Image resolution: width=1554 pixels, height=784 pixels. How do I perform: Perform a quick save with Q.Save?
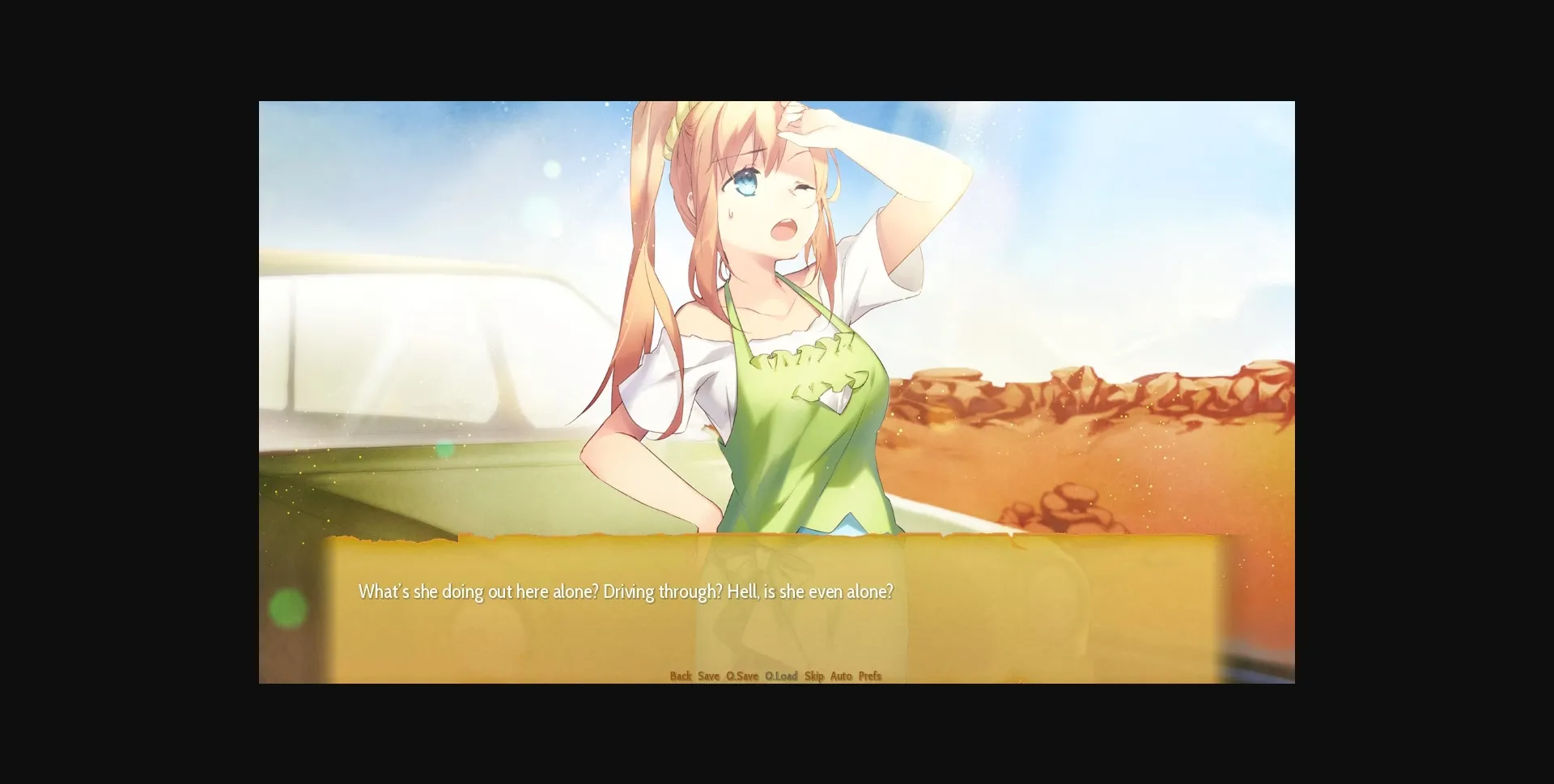741,676
